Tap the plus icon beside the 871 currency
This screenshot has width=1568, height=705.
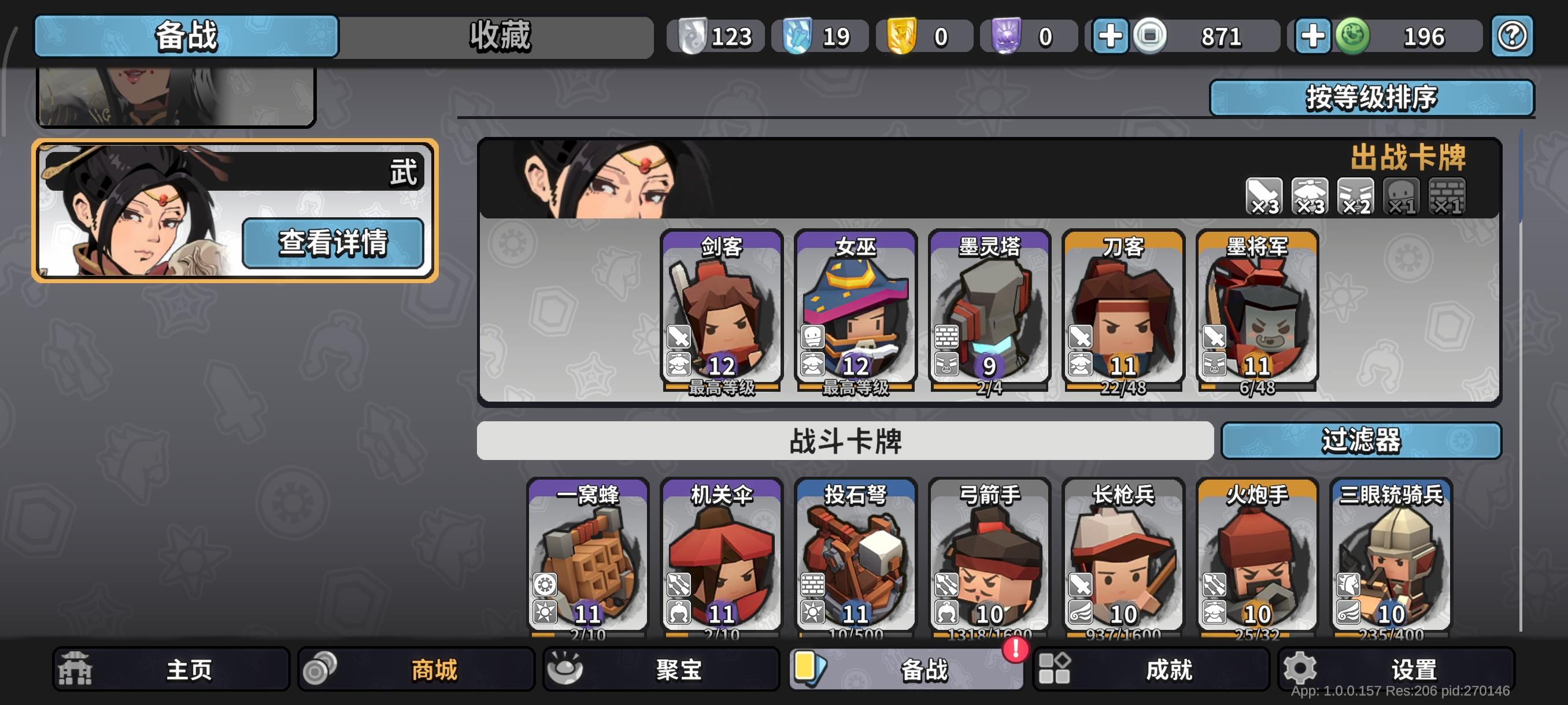pyautogui.click(x=1111, y=35)
